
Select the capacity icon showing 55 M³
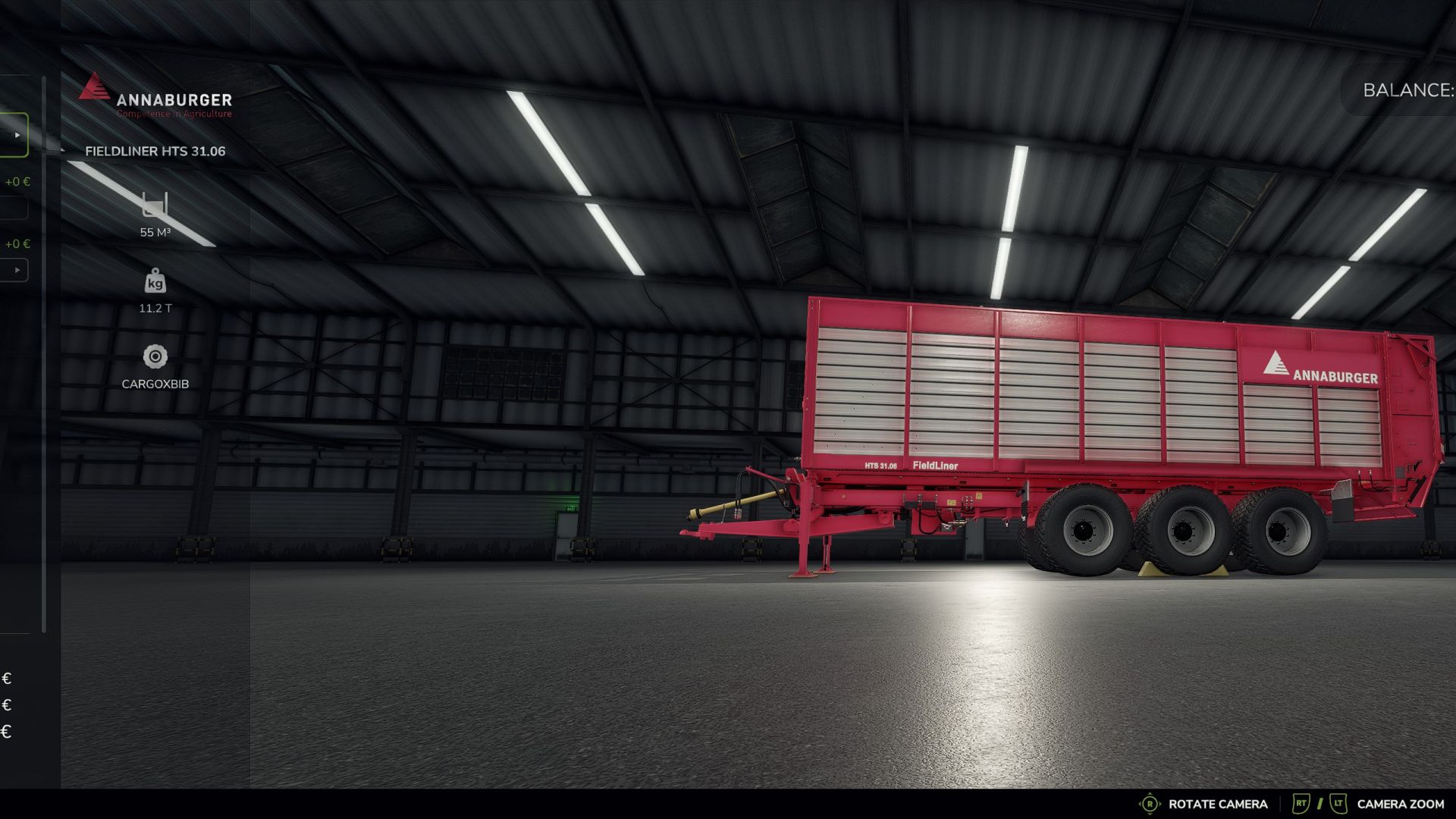pyautogui.click(x=154, y=206)
